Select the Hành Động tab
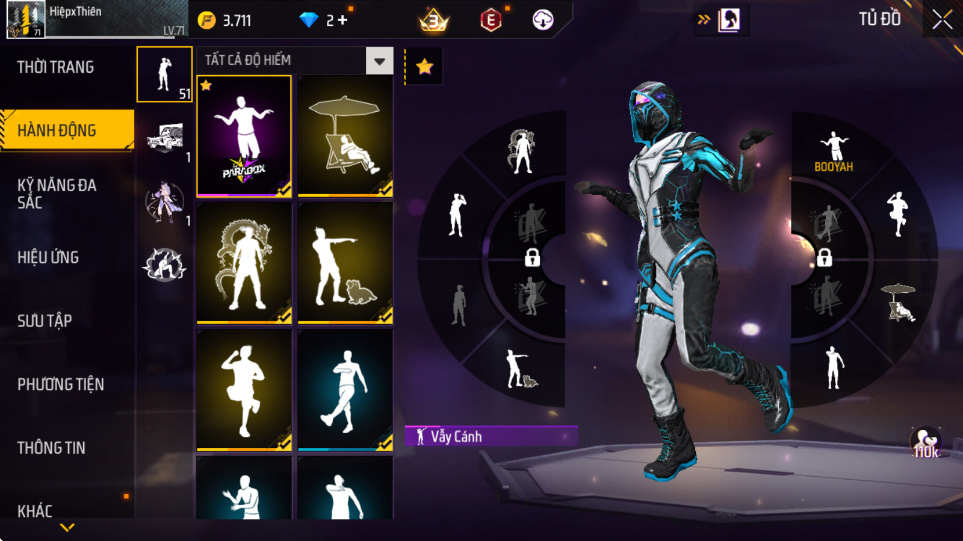The height and width of the screenshot is (541, 963). coord(58,130)
